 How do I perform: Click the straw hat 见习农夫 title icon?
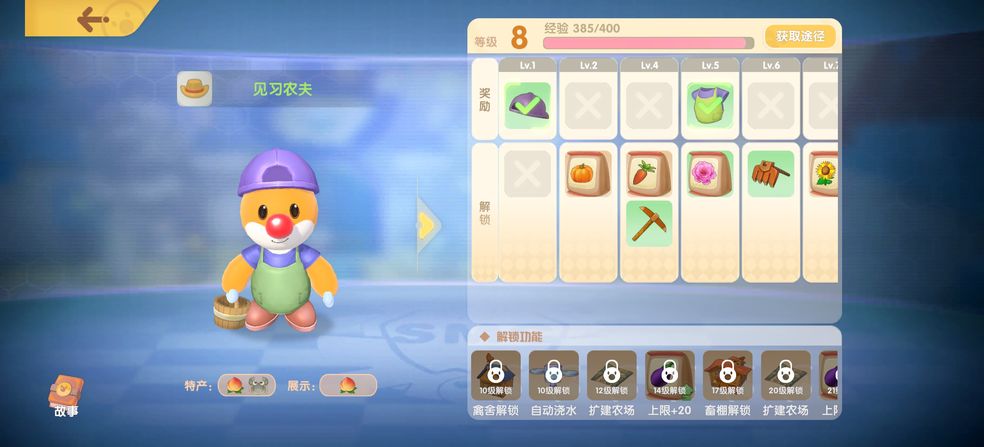point(195,89)
